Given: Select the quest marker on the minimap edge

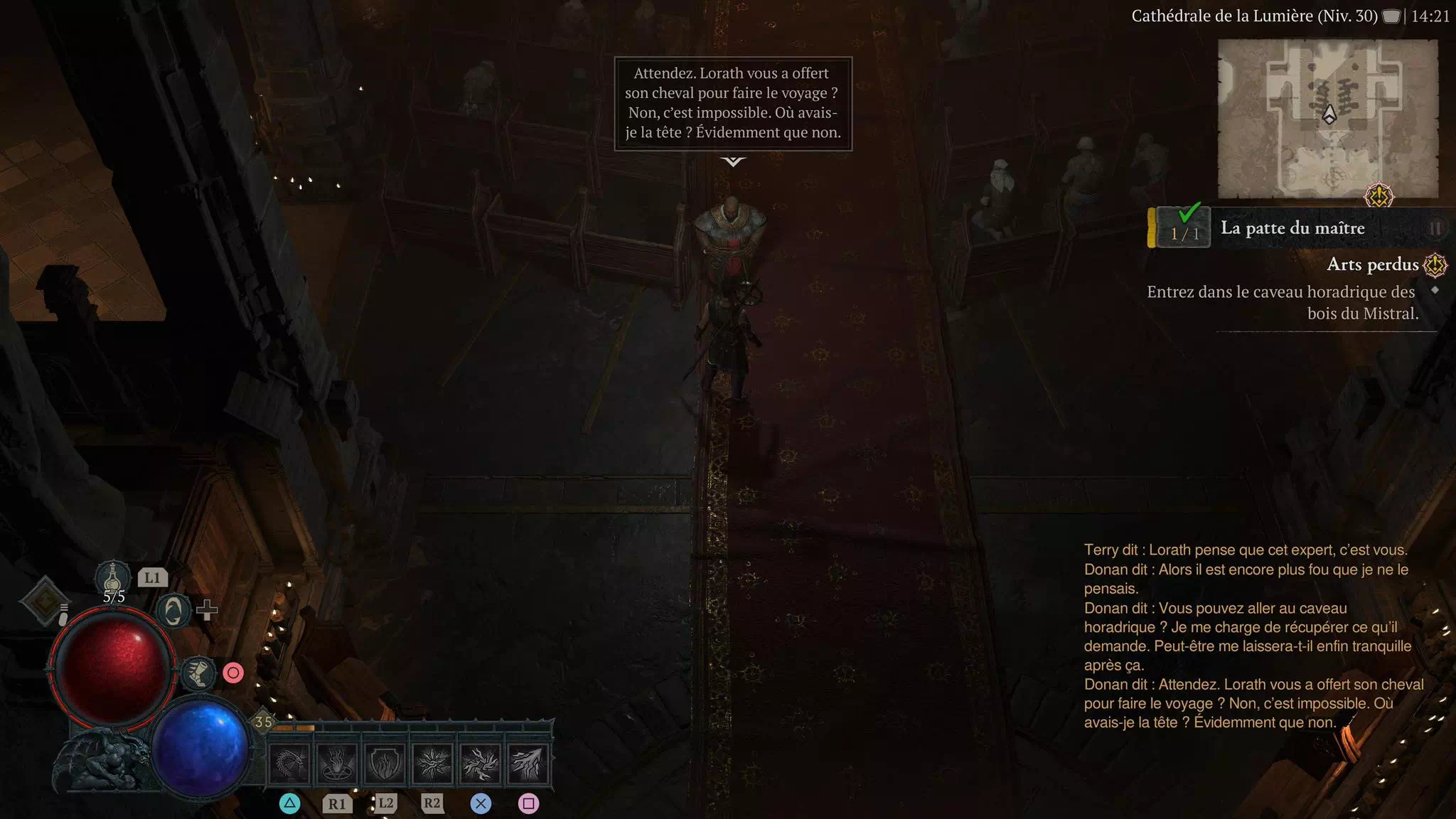Looking at the screenshot, I should (x=1379, y=196).
